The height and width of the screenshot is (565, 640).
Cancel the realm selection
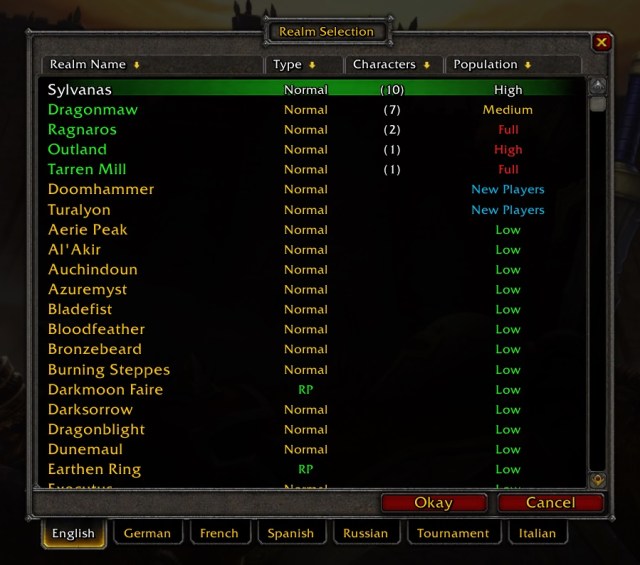[x=550, y=503]
